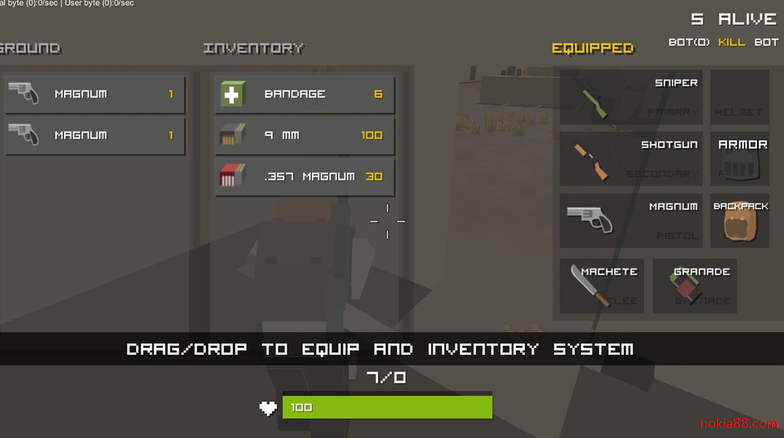Choose the equipped Magnum pistol slot
This screenshot has width=784, height=438.
[x=631, y=220]
